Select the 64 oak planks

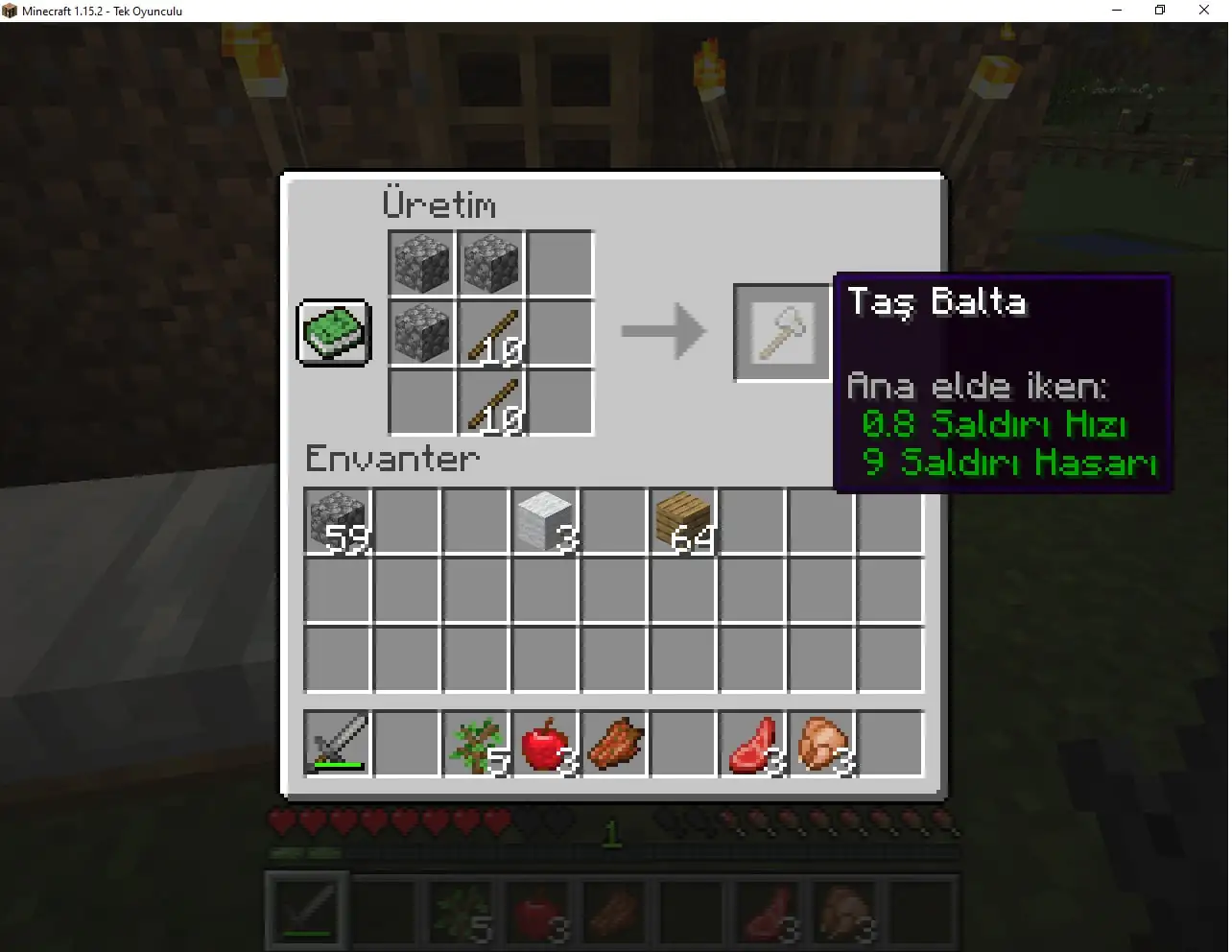[682, 522]
